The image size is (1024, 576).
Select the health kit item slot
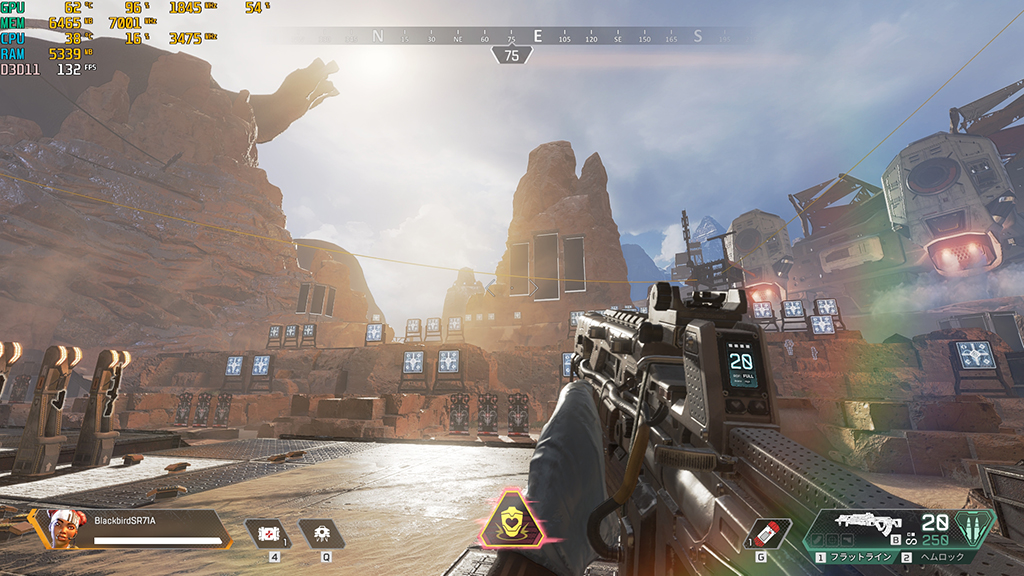coord(268,533)
